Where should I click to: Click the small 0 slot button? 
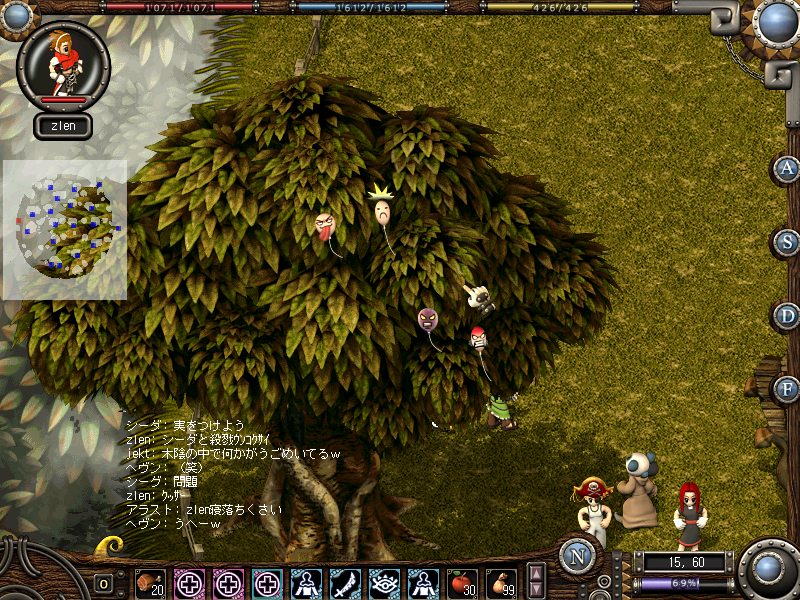pos(103,583)
